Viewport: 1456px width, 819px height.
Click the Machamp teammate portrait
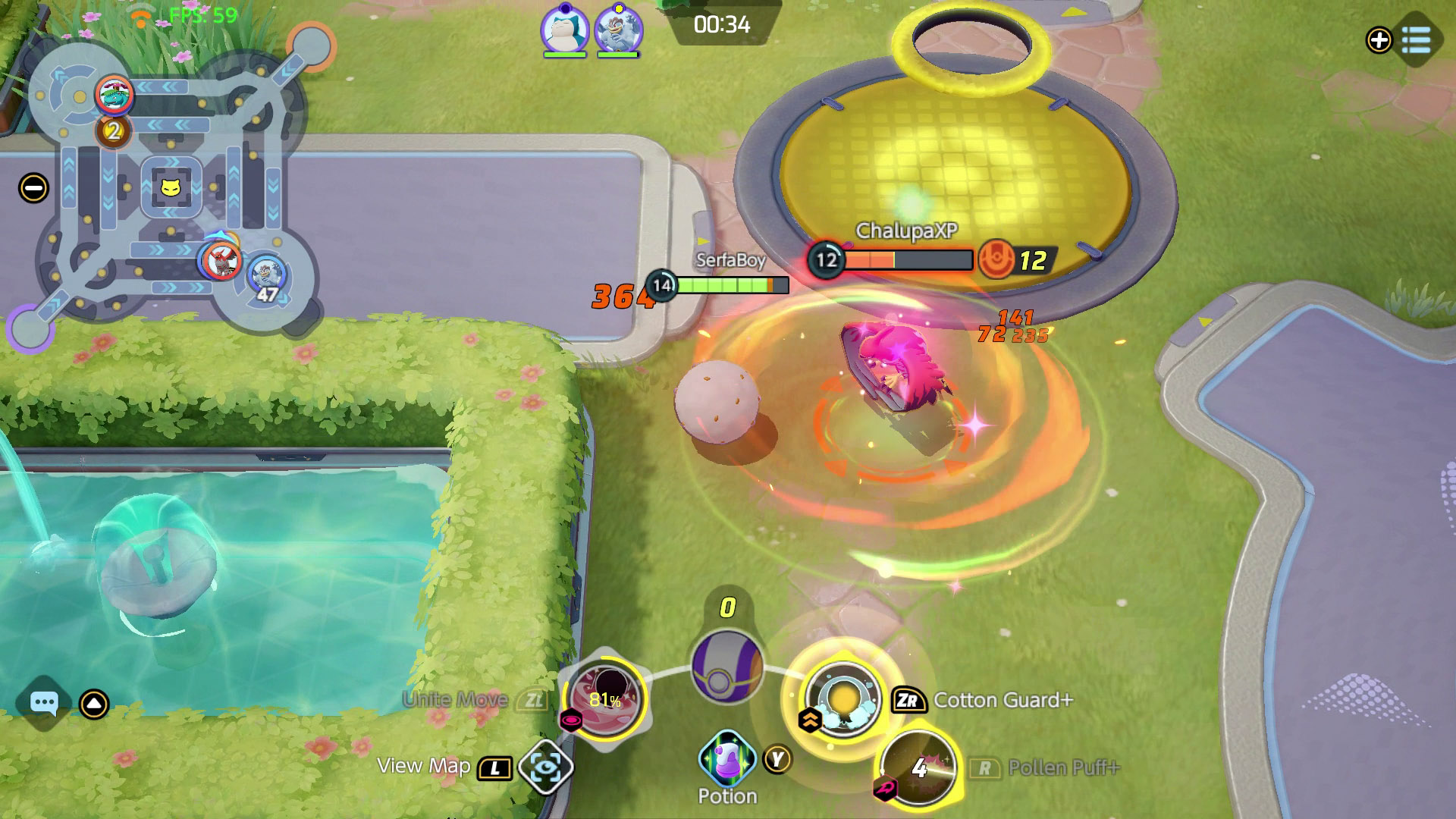(x=618, y=30)
